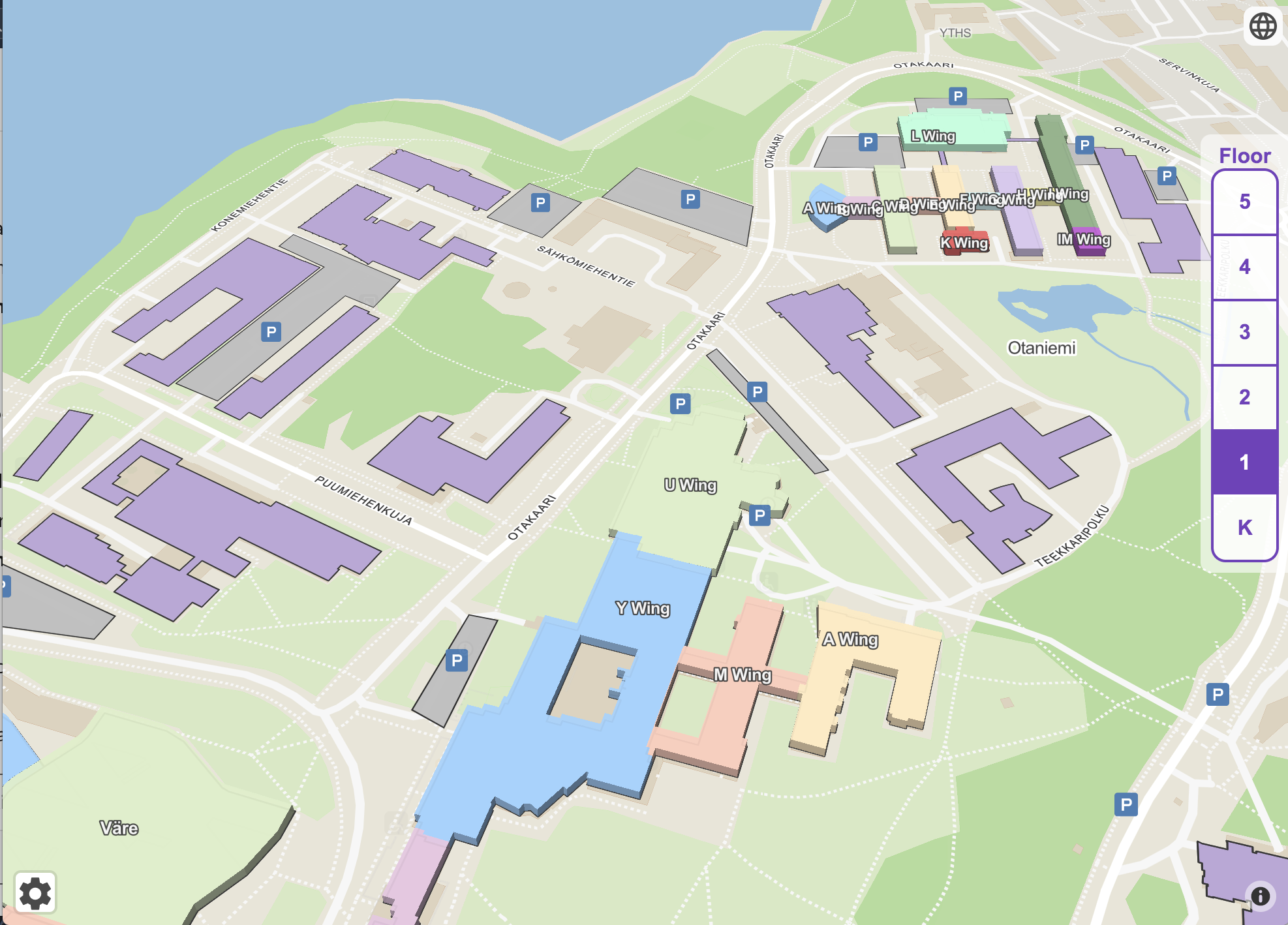Screen dimensions: 1288x925
Task: Enable floor 4 view
Action: click(x=1244, y=267)
